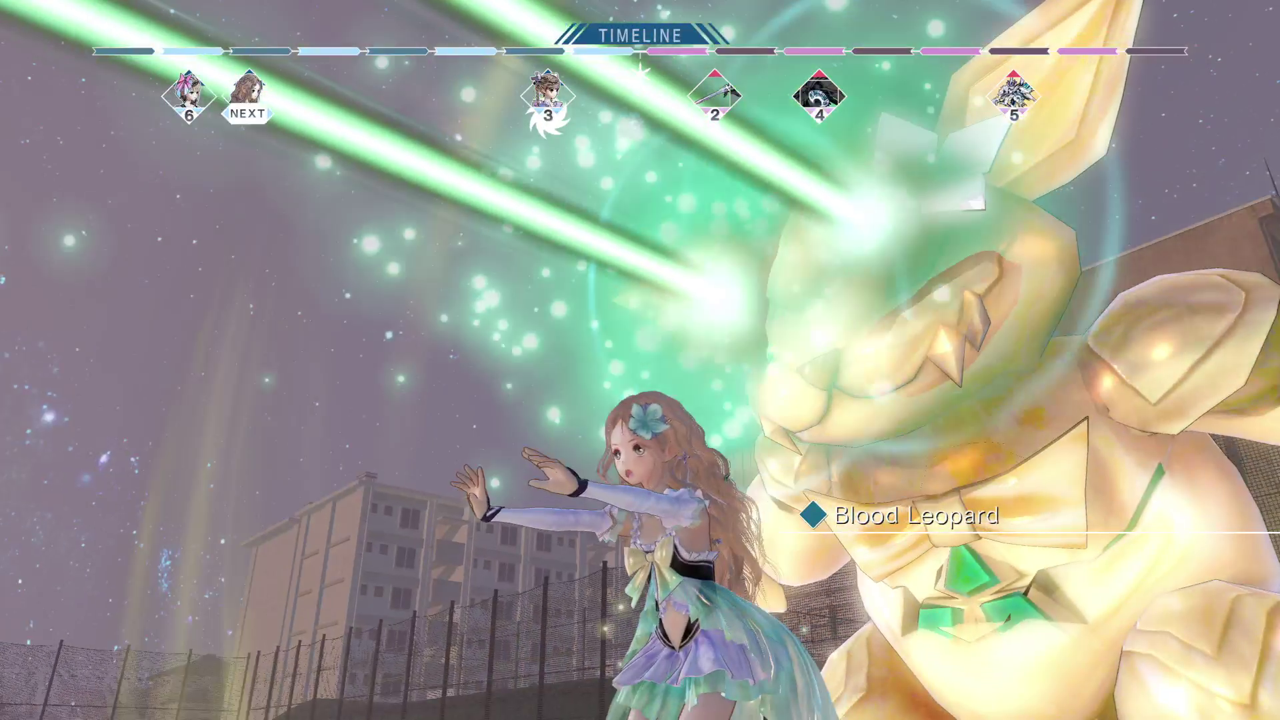The height and width of the screenshot is (720, 1280).
Task: Select the pink-haired character portrait numbered 6
Action: [x=188, y=93]
